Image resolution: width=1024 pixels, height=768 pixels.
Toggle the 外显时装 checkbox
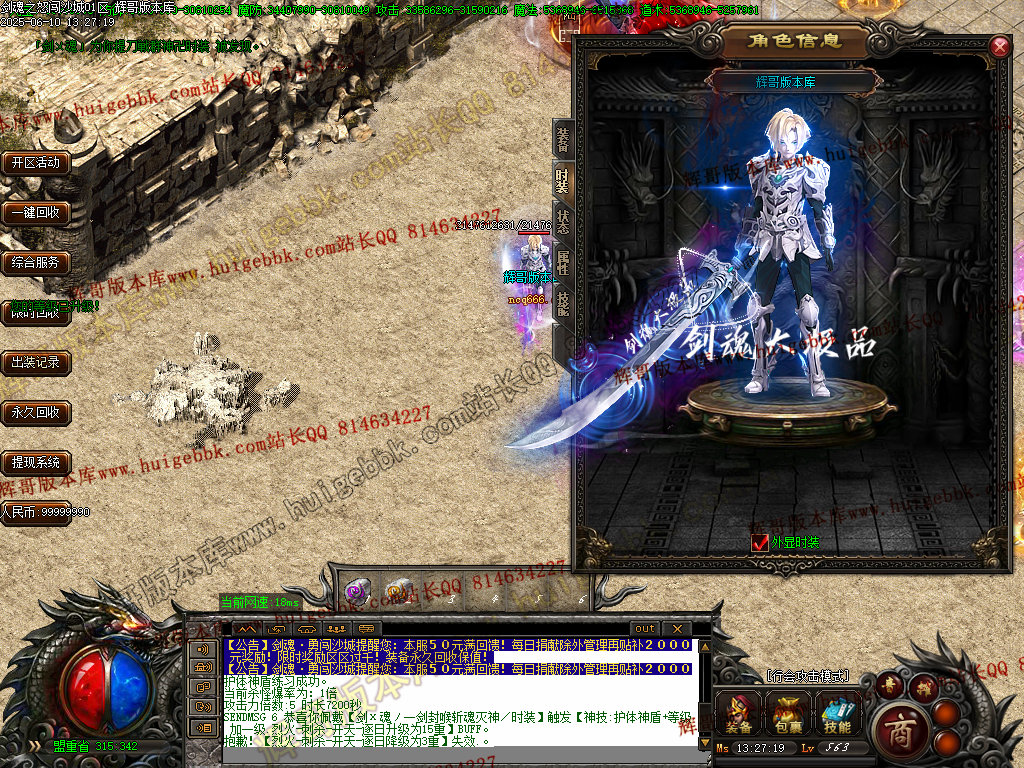(x=759, y=542)
